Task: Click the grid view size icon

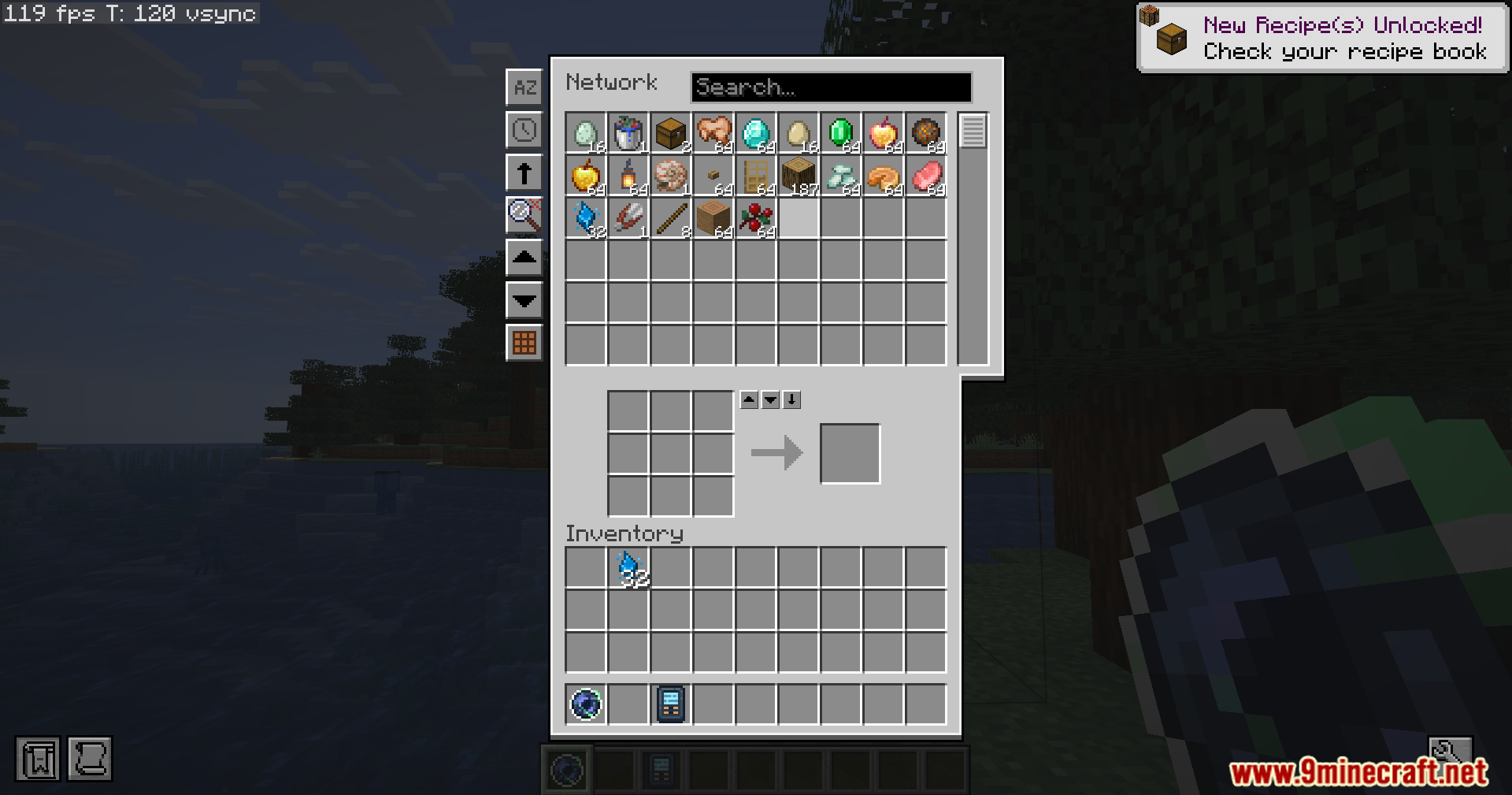Action: (524, 343)
